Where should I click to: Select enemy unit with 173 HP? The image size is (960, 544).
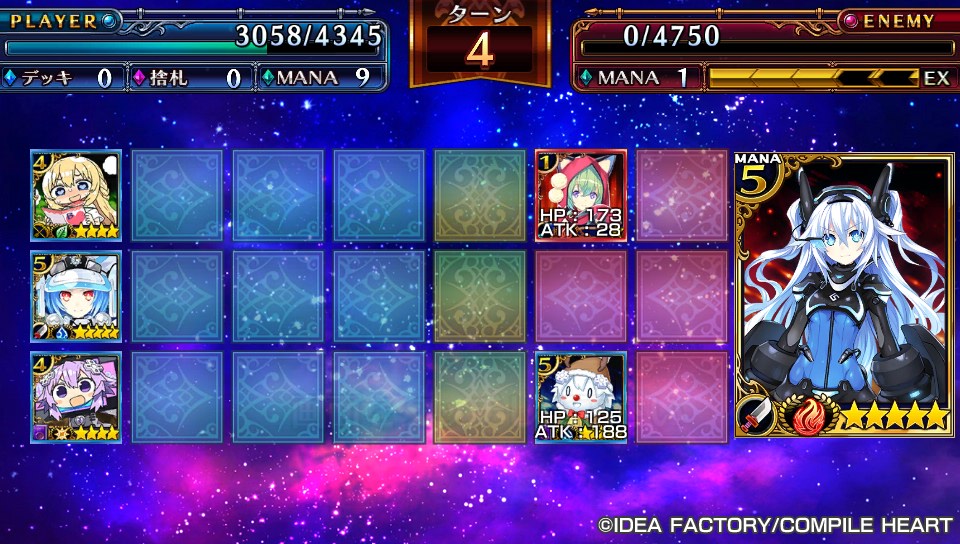click(581, 195)
